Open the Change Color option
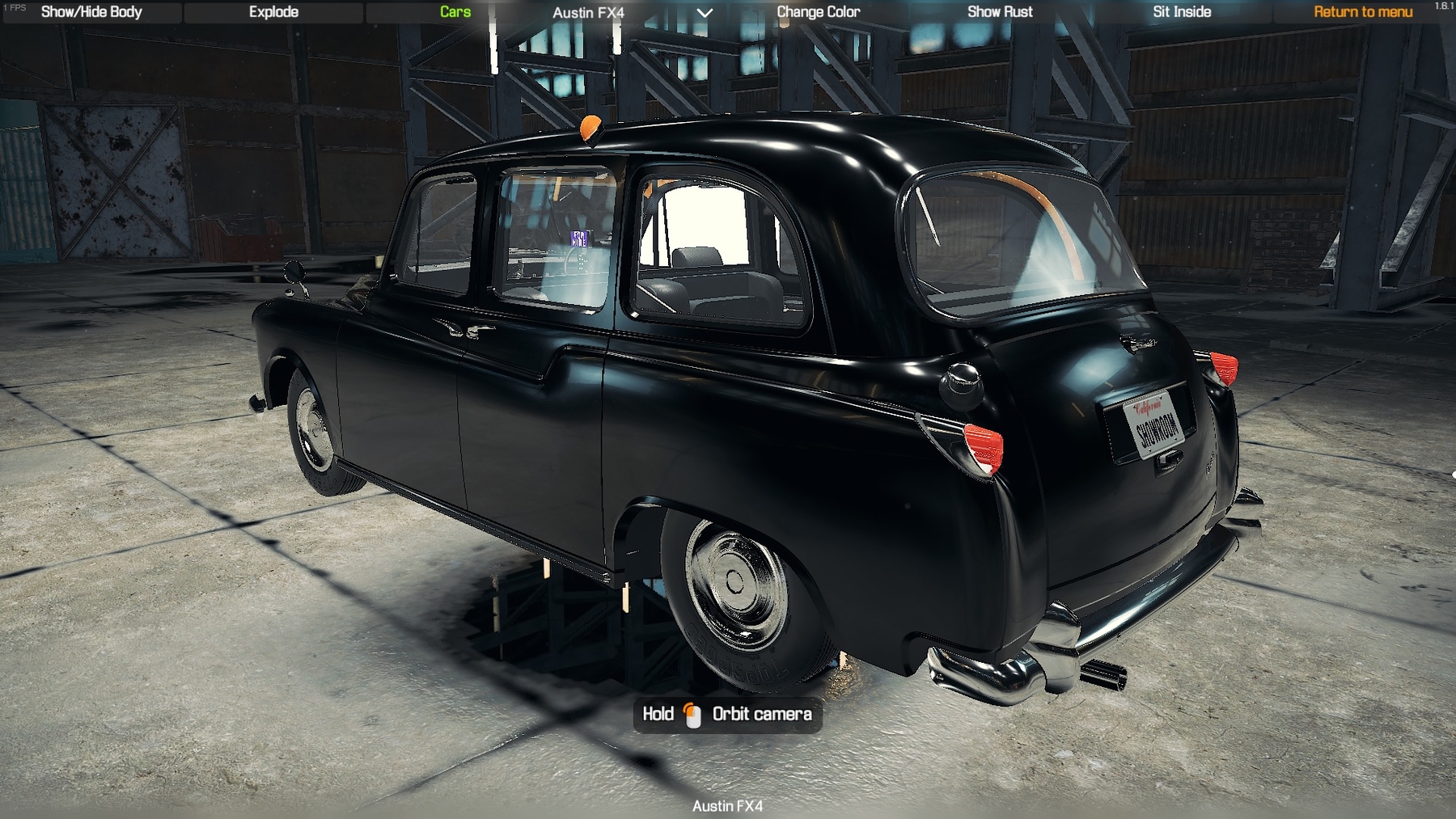The width and height of the screenshot is (1456, 819). tap(818, 12)
